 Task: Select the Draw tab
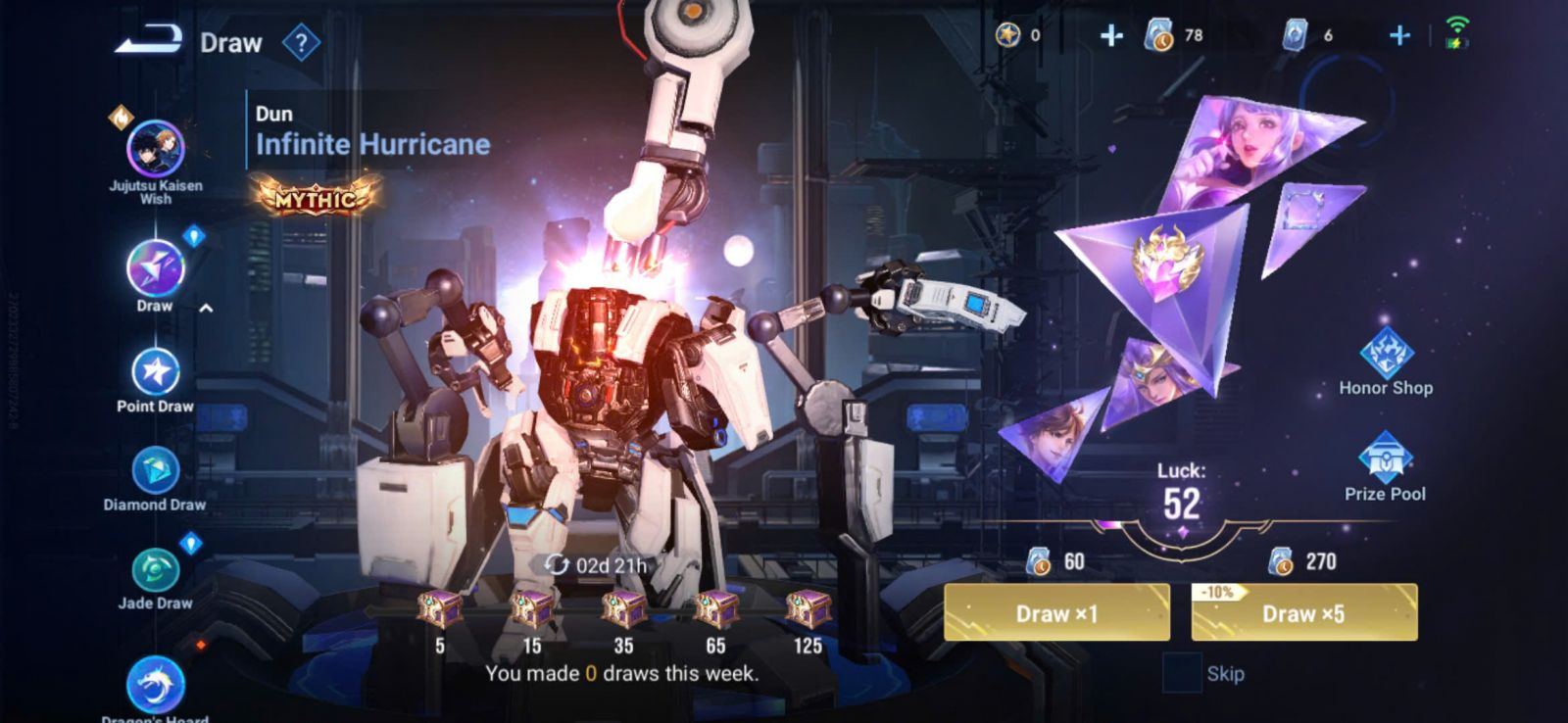[x=155, y=269]
